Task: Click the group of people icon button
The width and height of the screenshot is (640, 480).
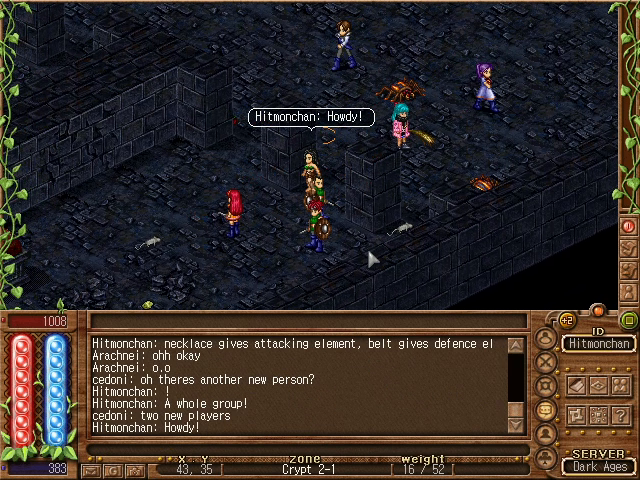Action: (x=621, y=385)
